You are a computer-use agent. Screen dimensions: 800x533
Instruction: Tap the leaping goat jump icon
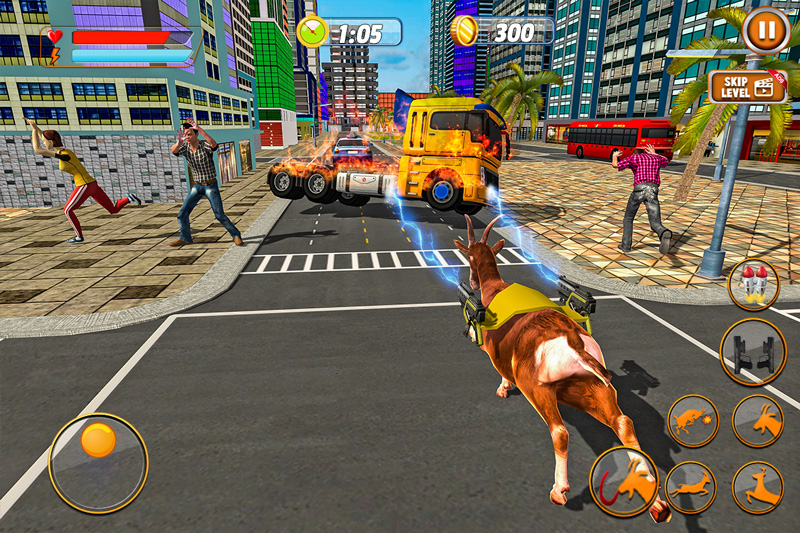coord(757,487)
